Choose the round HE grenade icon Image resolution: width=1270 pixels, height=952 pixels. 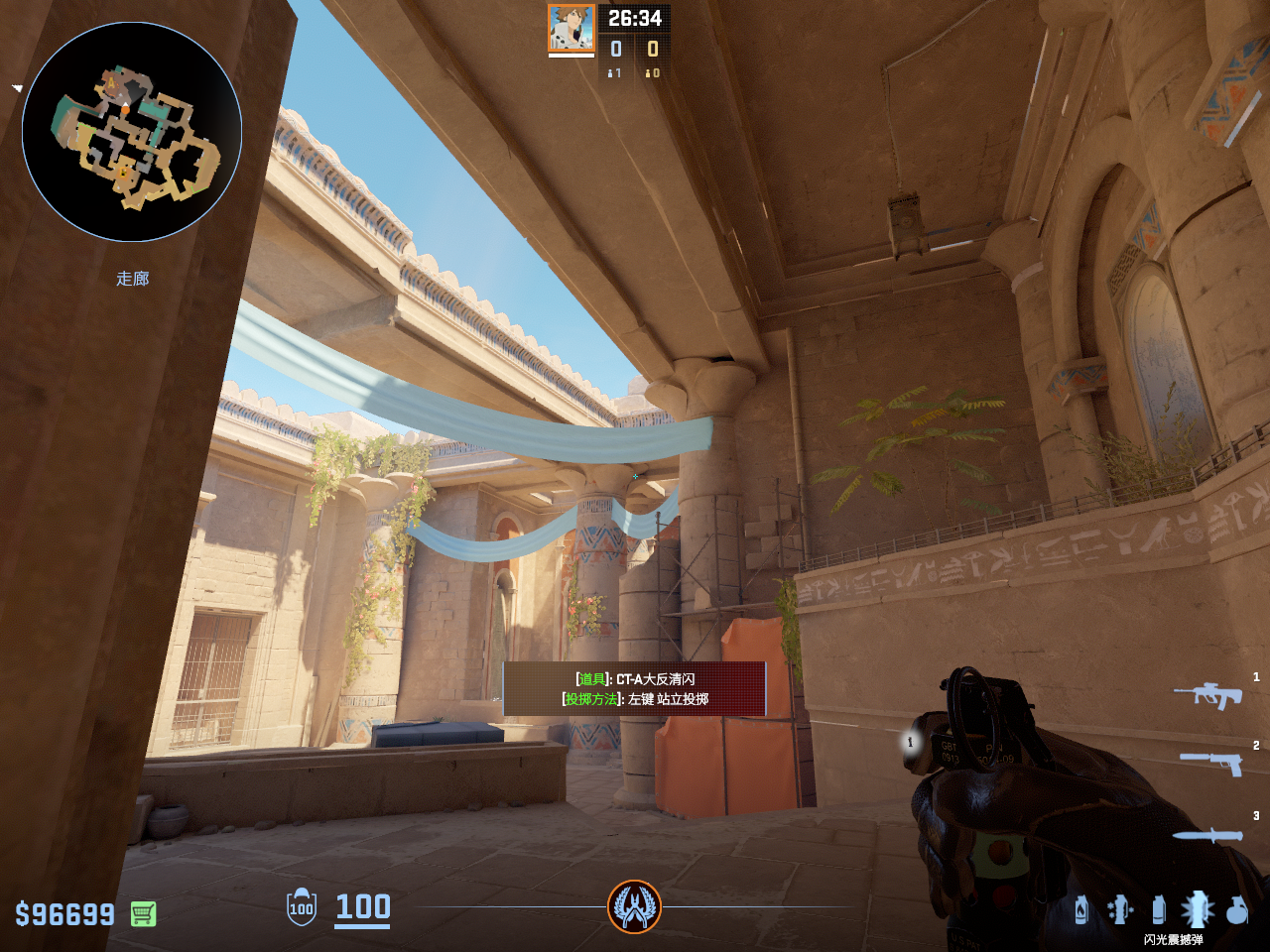1236,909
